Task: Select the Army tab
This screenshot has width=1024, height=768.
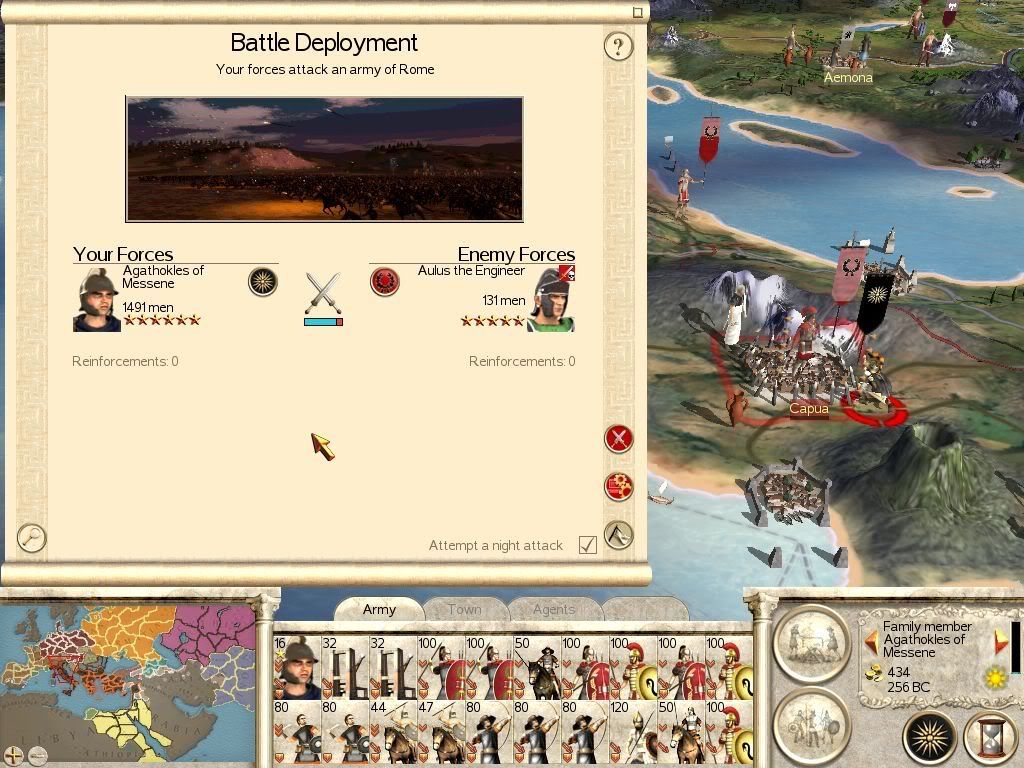Action: 379,609
